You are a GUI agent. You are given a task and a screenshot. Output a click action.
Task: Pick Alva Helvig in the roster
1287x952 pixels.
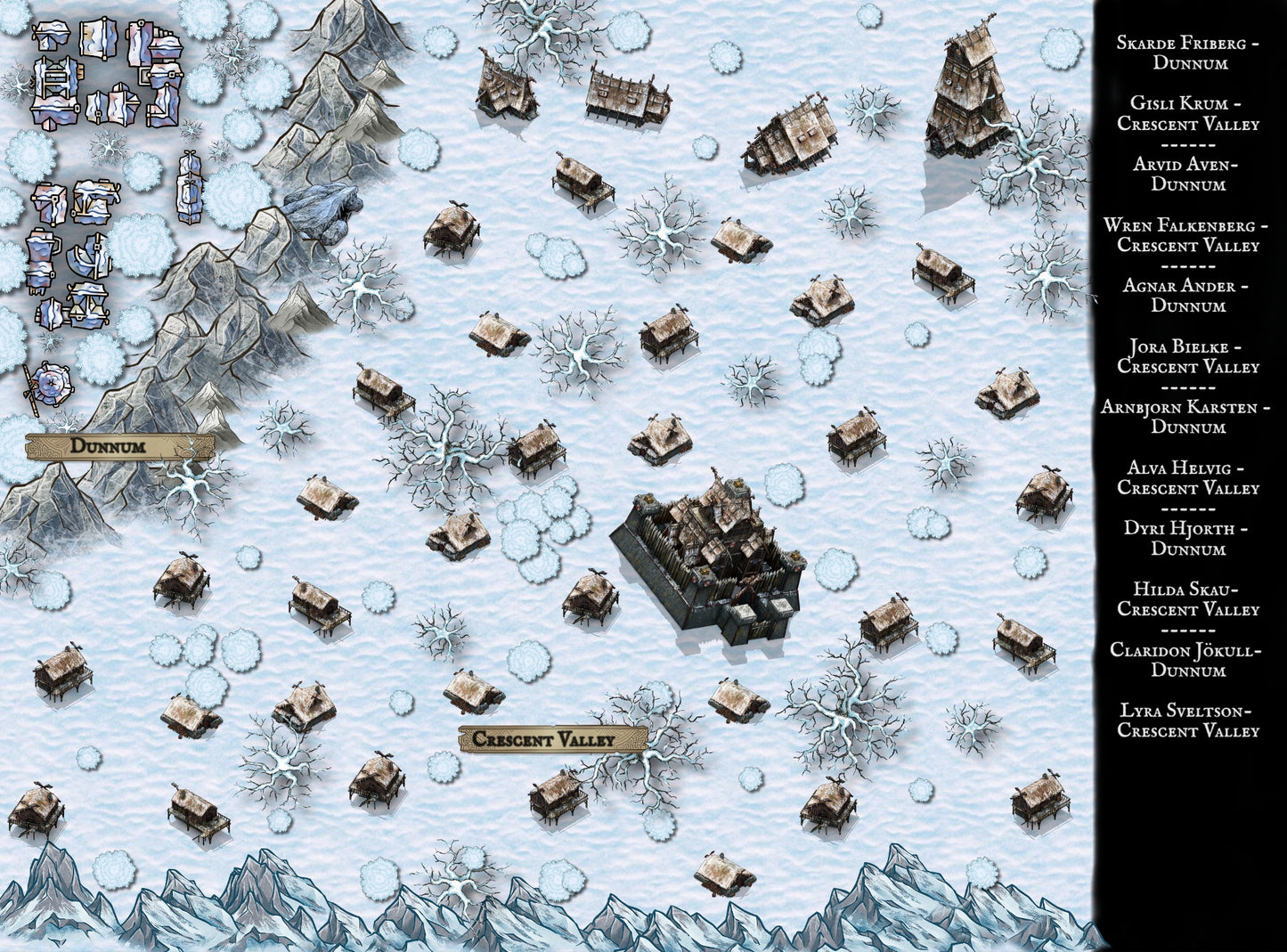click(x=1188, y=477)
